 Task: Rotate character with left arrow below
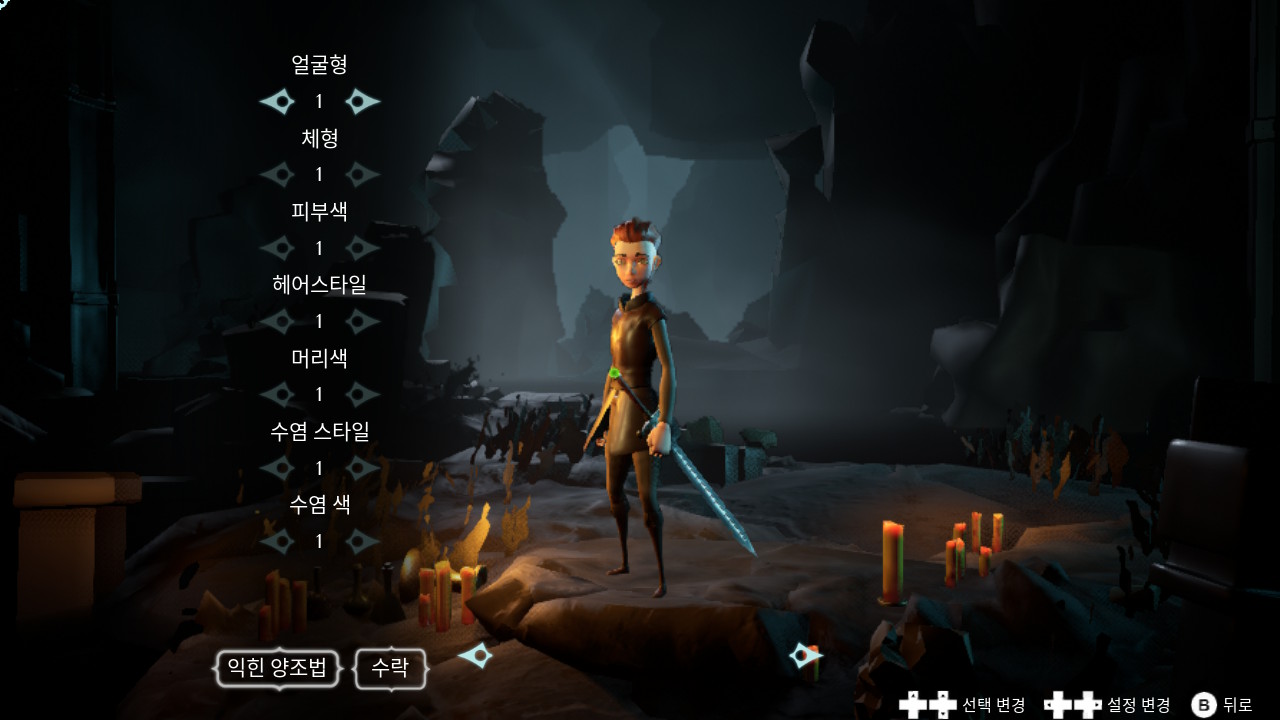click(475, 656)
